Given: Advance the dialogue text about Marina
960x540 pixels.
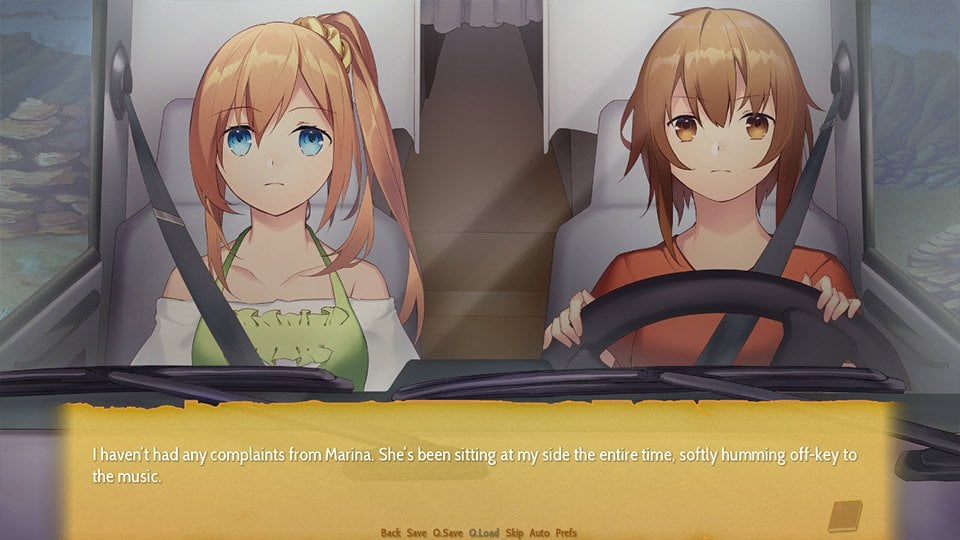Looking at the screenshot, I should [475, 465].
